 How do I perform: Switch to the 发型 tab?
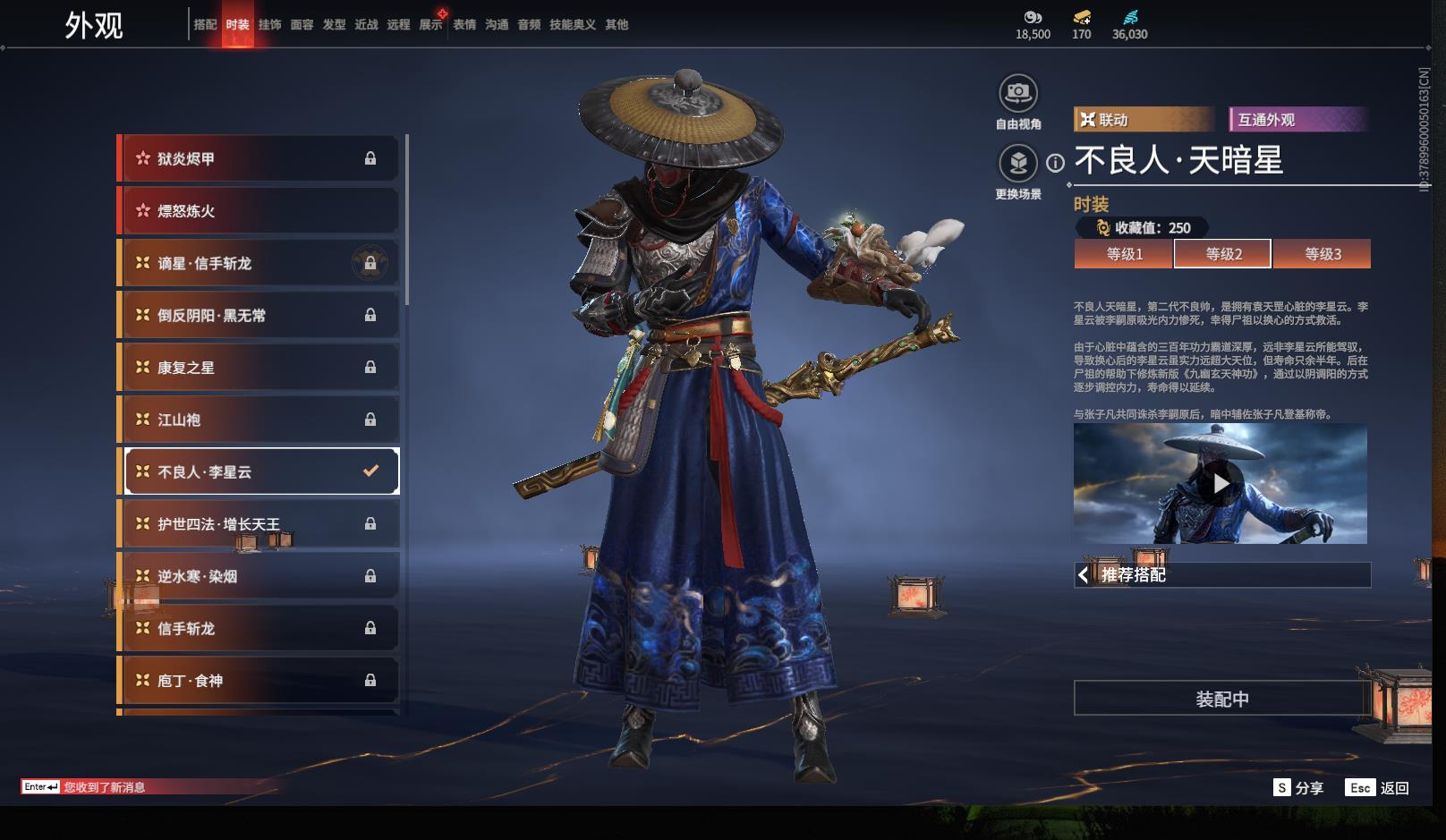point(334,25)
